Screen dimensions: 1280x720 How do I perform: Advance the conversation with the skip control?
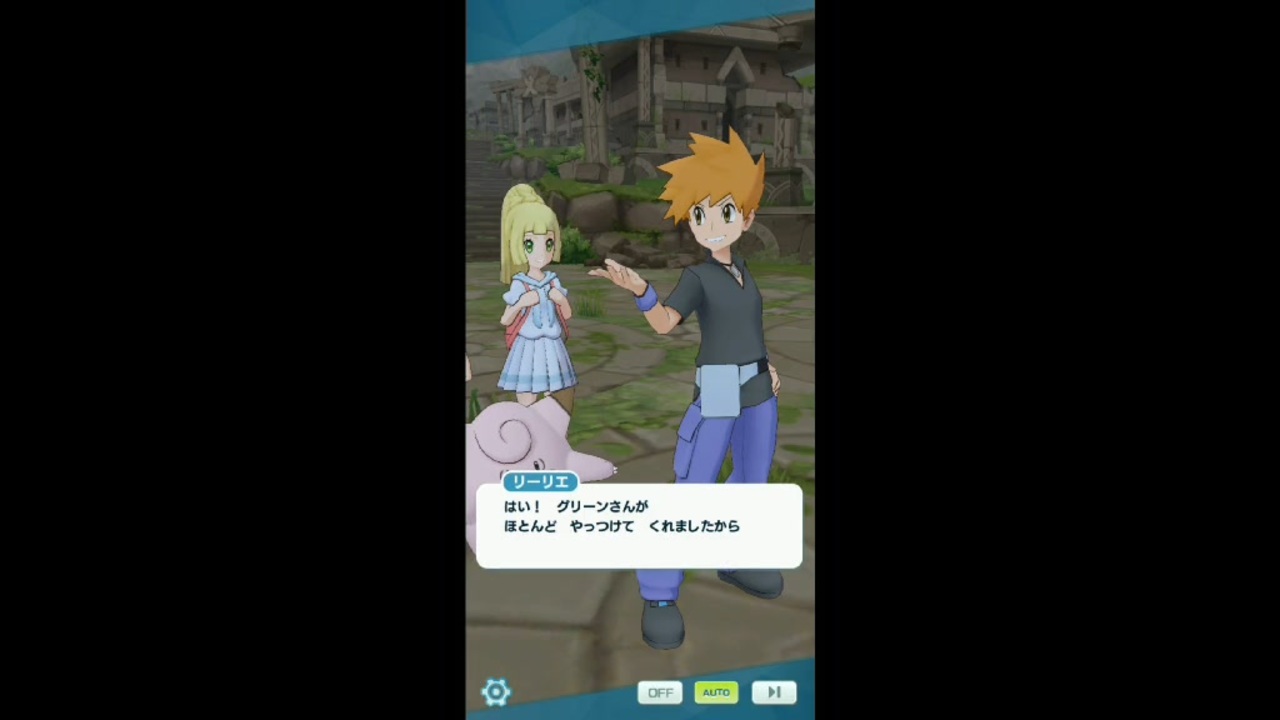click(x=773, y=691)
